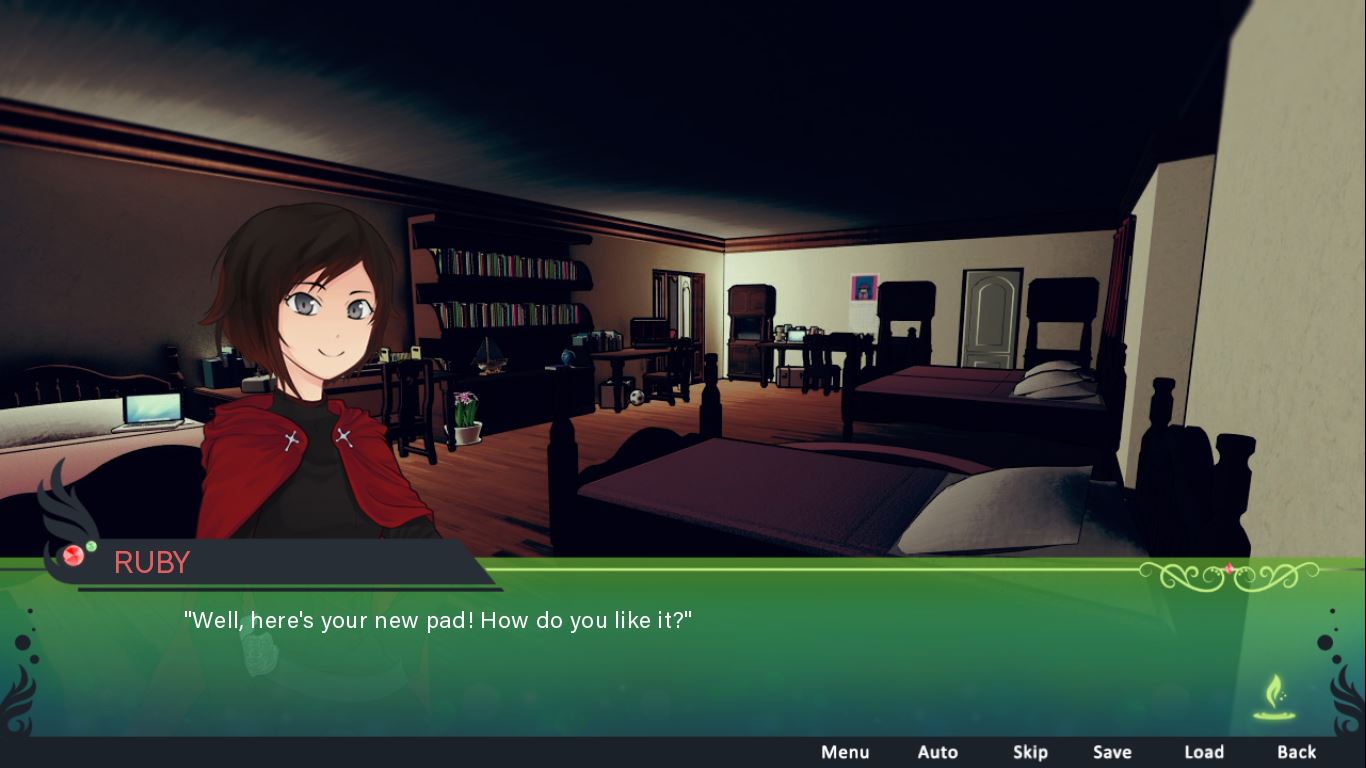
Task: Open the Save screen
Action: [1113, 752]
